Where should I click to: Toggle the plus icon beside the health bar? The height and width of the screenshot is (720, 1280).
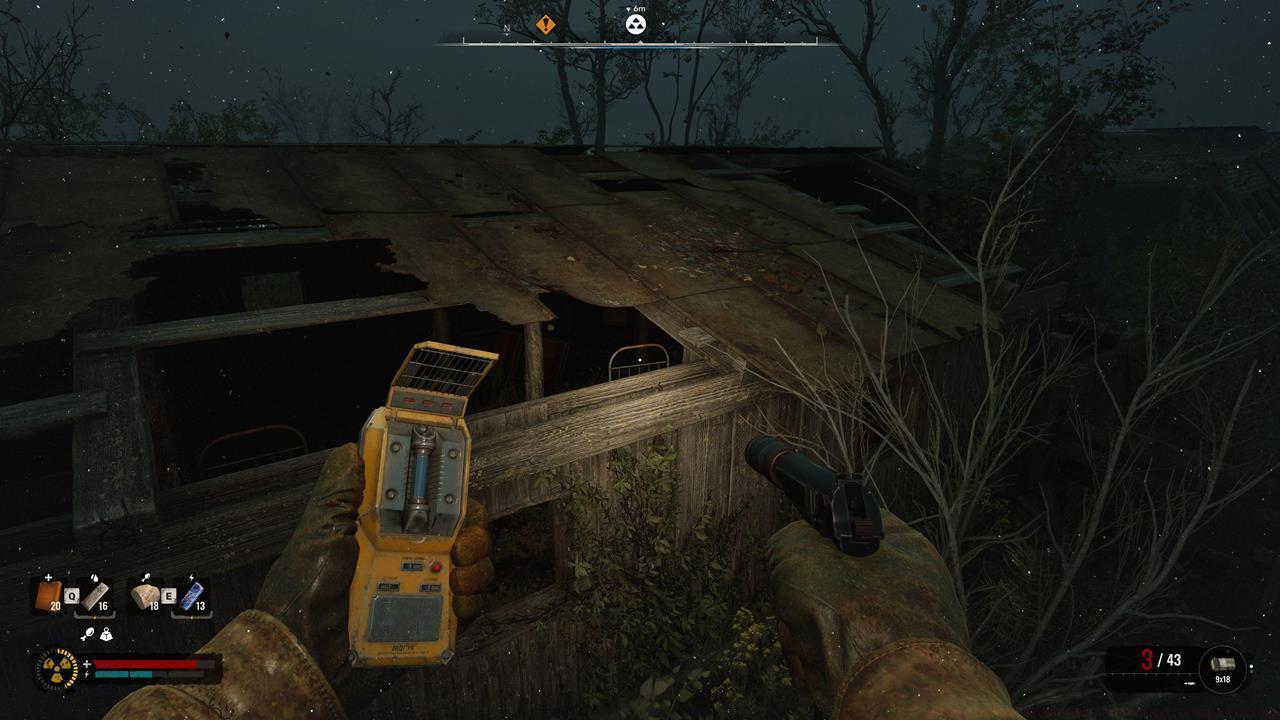click(87, 663)
